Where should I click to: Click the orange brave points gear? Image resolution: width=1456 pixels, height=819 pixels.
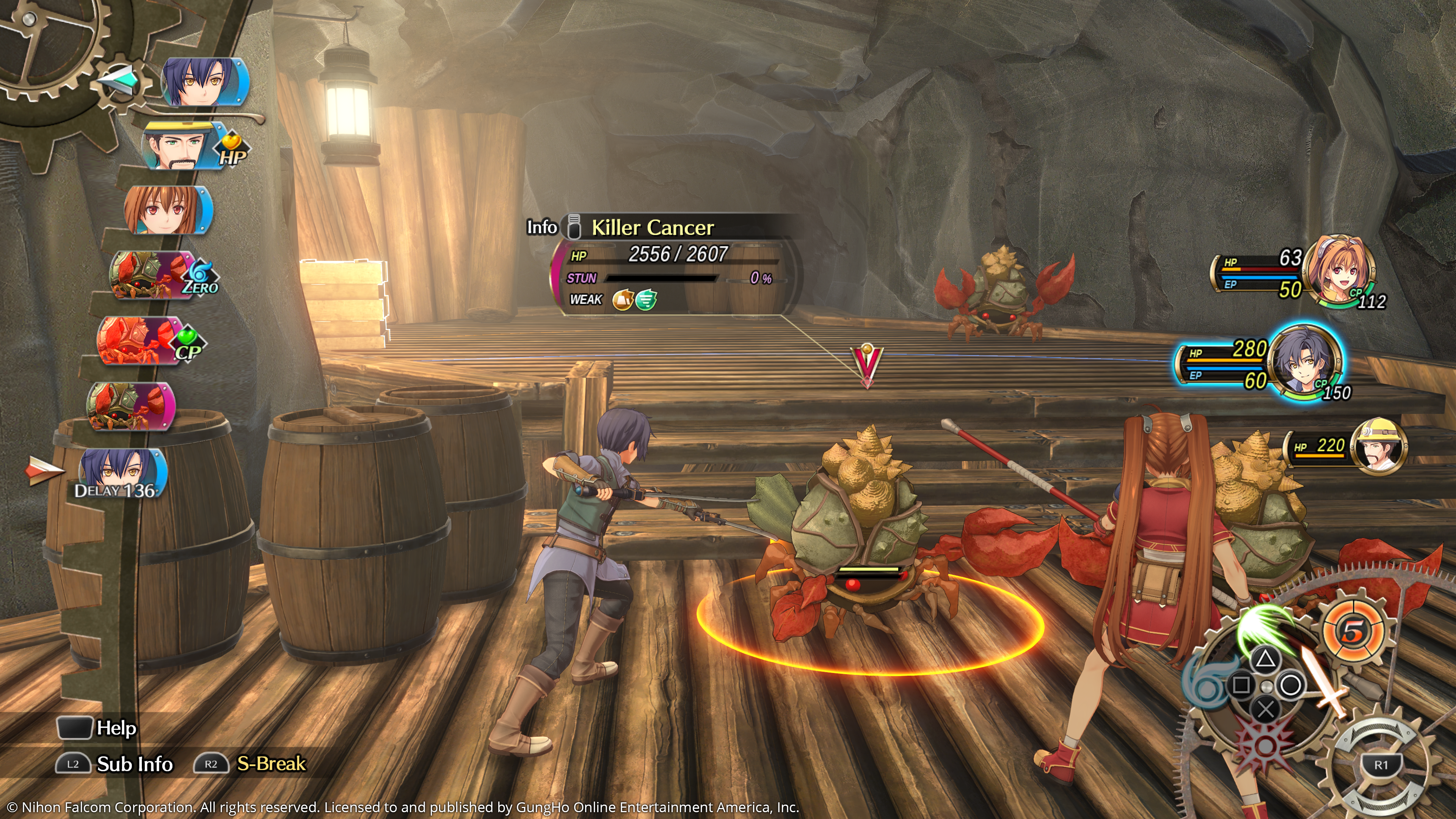(1352, 631)
